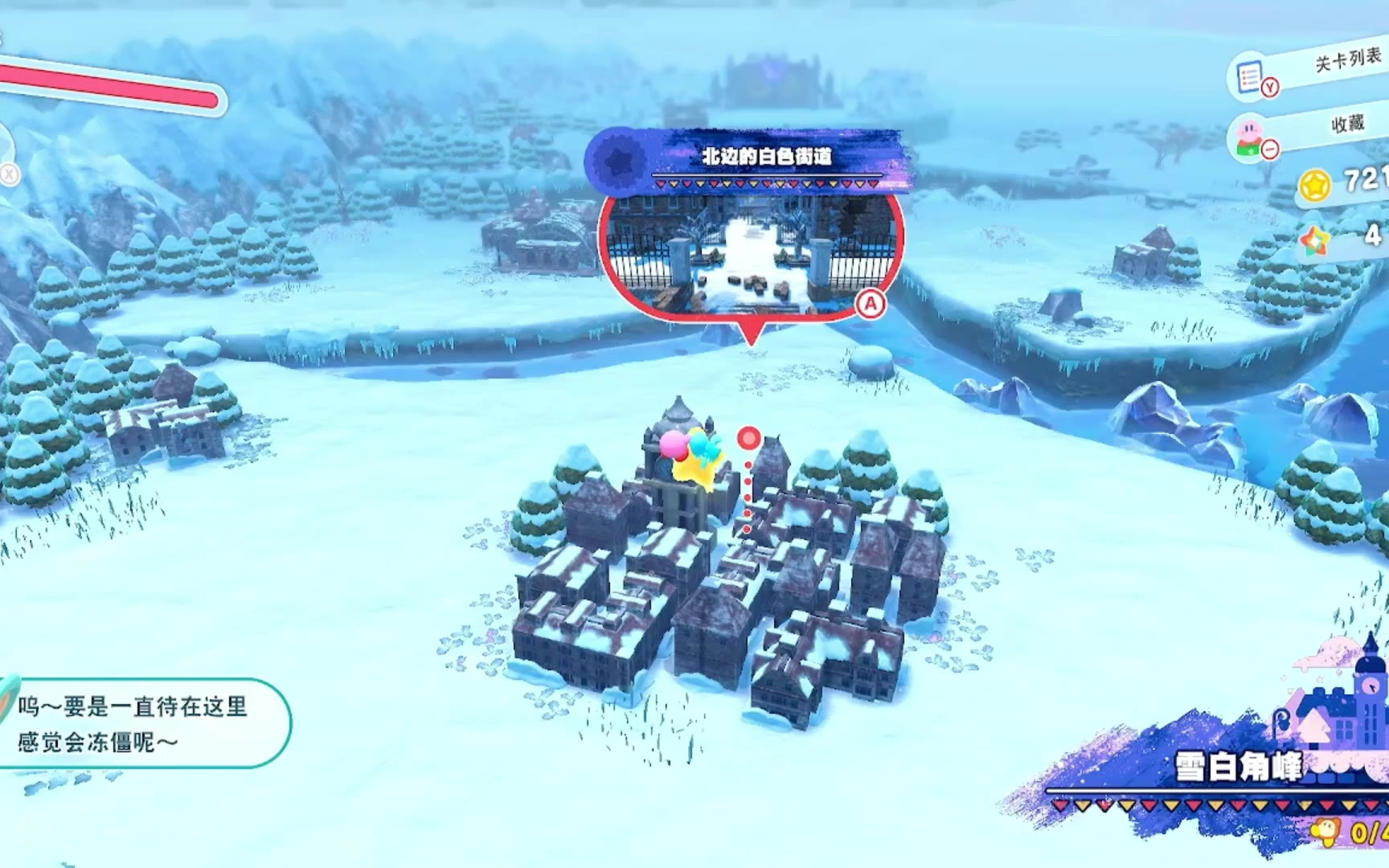Open the 雪白角峰 area banner
1389x868 pixels.
click(x=1238, y=767)
